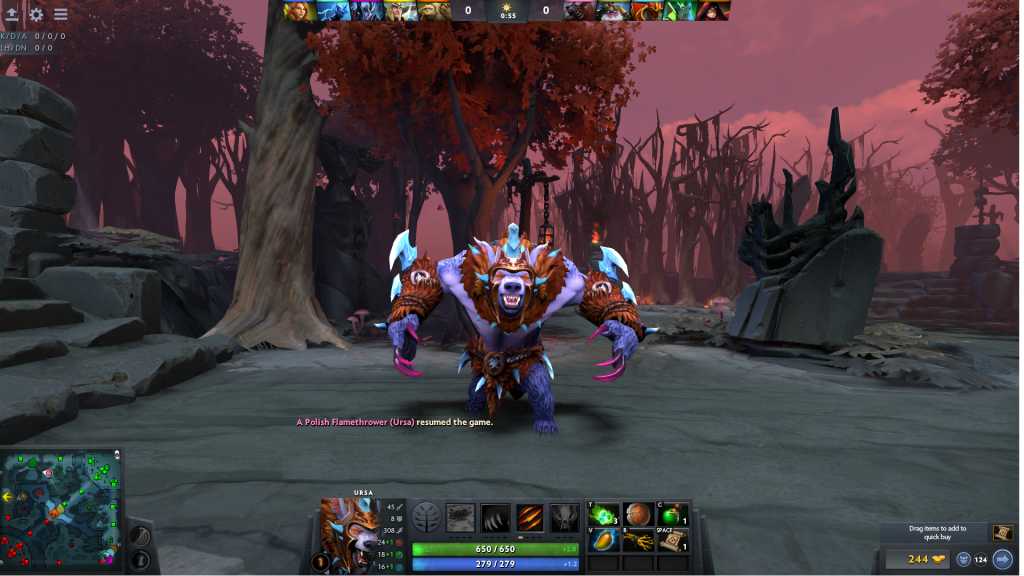Use the Enchanted Mango item
Viewport: 1024px width, 576px height.
pos(605,541)
